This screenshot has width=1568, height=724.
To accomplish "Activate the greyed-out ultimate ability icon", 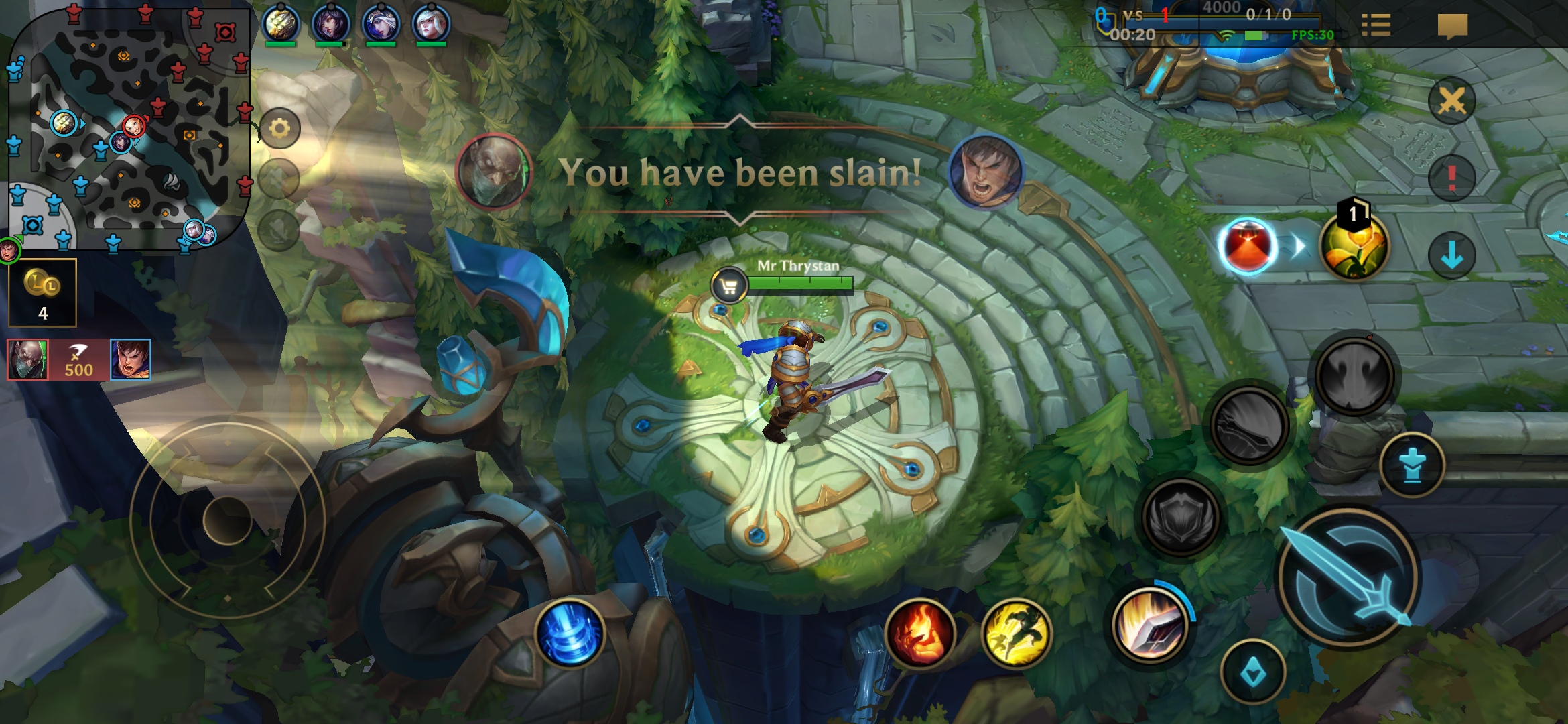I will pos(1354,374).
